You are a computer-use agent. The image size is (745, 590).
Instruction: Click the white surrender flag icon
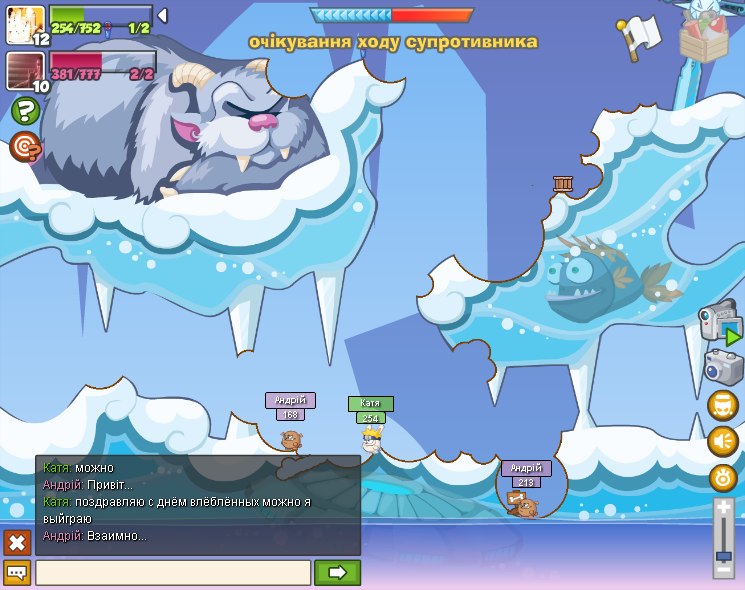pyautogui.click(x=640, y=34)
